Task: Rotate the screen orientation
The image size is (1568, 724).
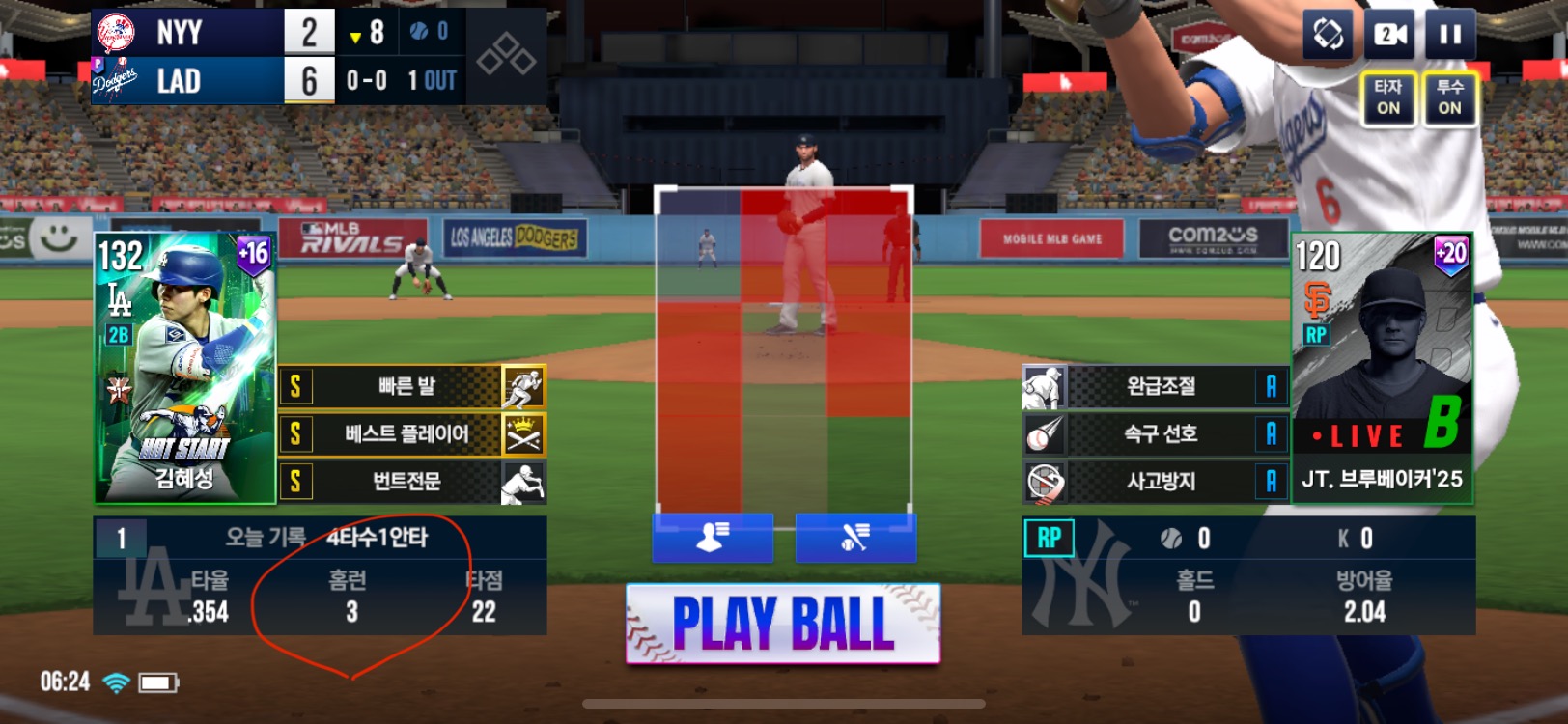Action: [1328, 36]
